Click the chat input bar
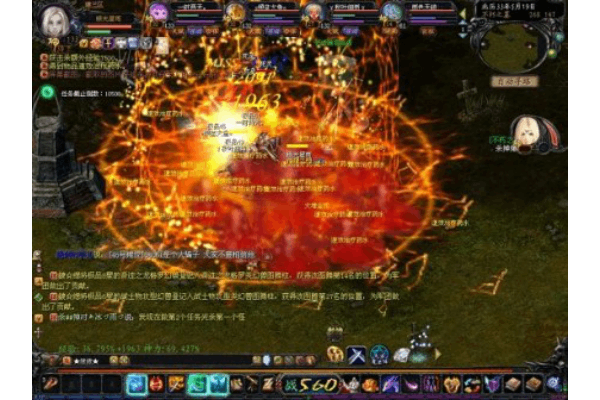The width and height of the screenshot is (600, 400). [x=150, y=361]
